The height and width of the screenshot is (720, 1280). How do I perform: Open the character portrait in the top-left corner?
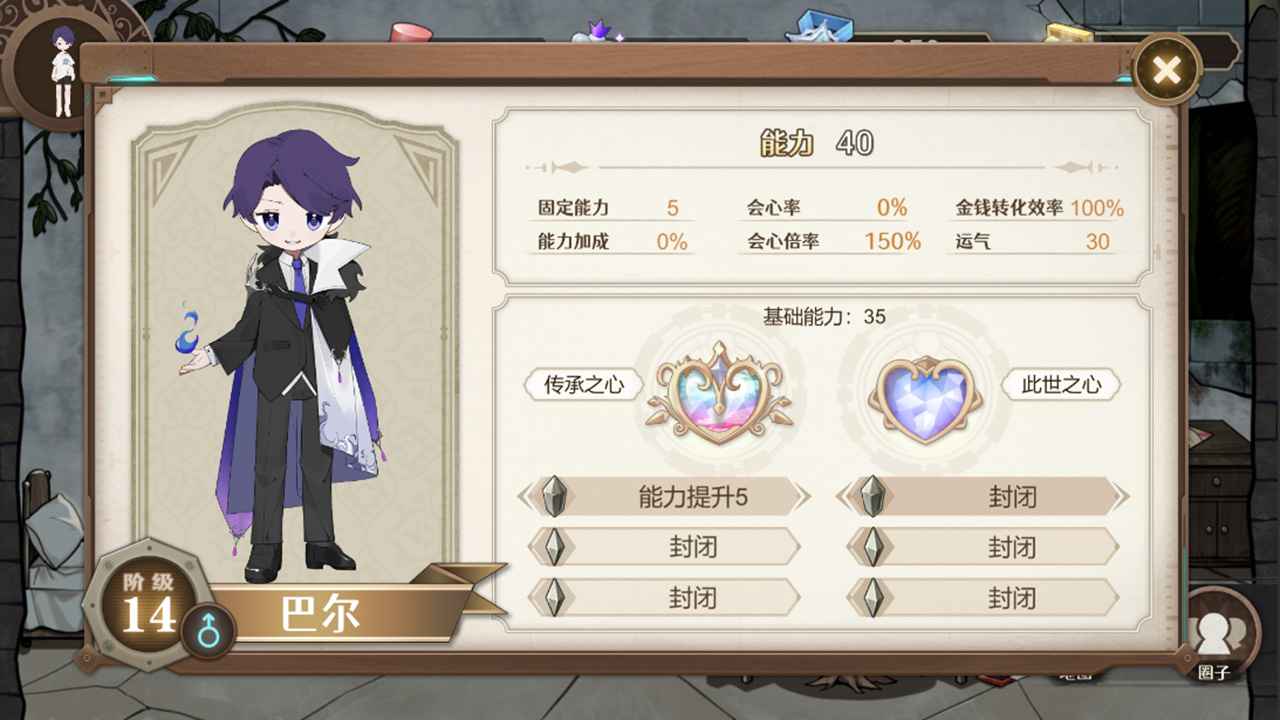point(62,65)
